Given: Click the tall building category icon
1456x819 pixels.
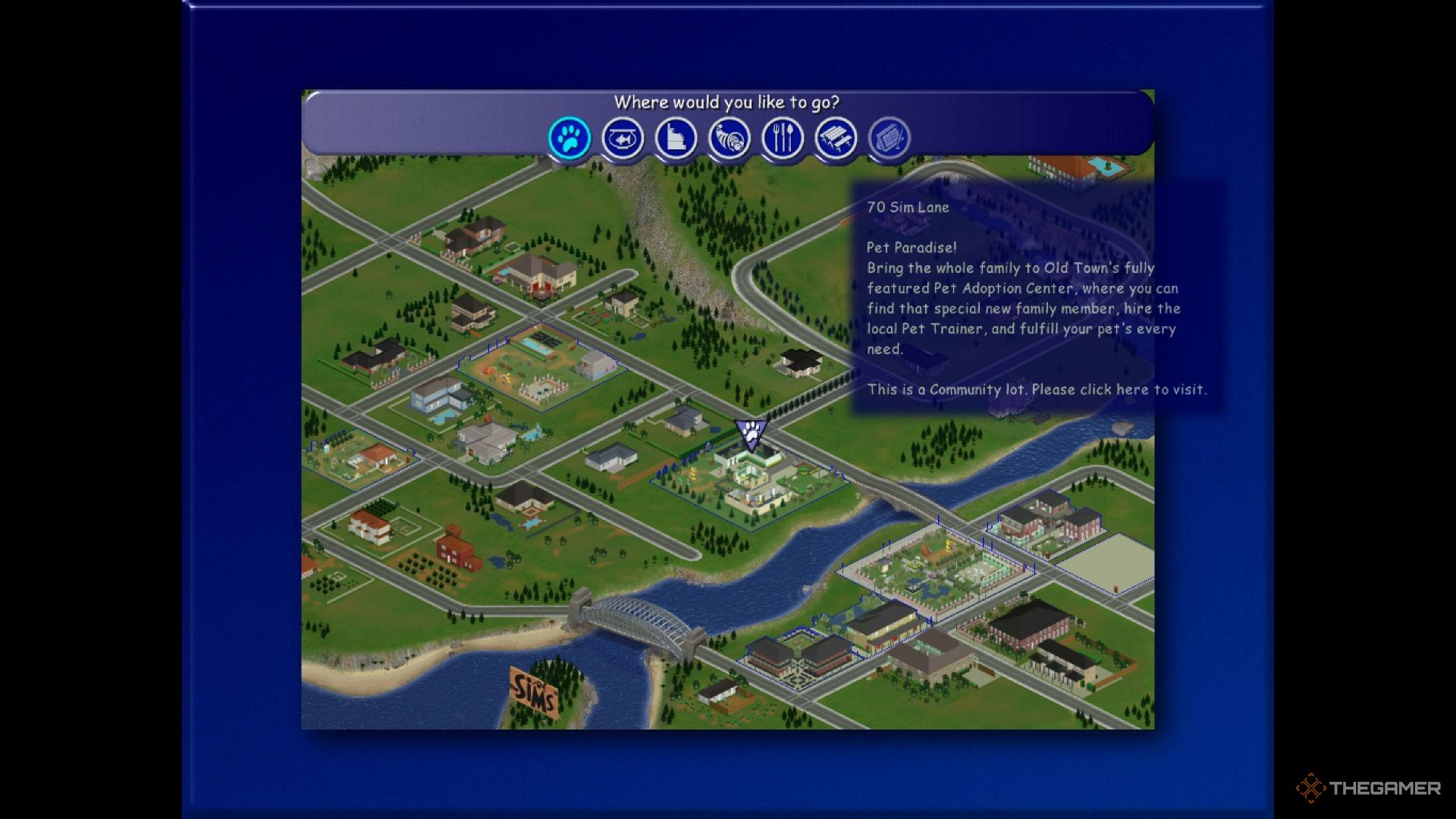Looking at the screenshot, I should (676, 139).
